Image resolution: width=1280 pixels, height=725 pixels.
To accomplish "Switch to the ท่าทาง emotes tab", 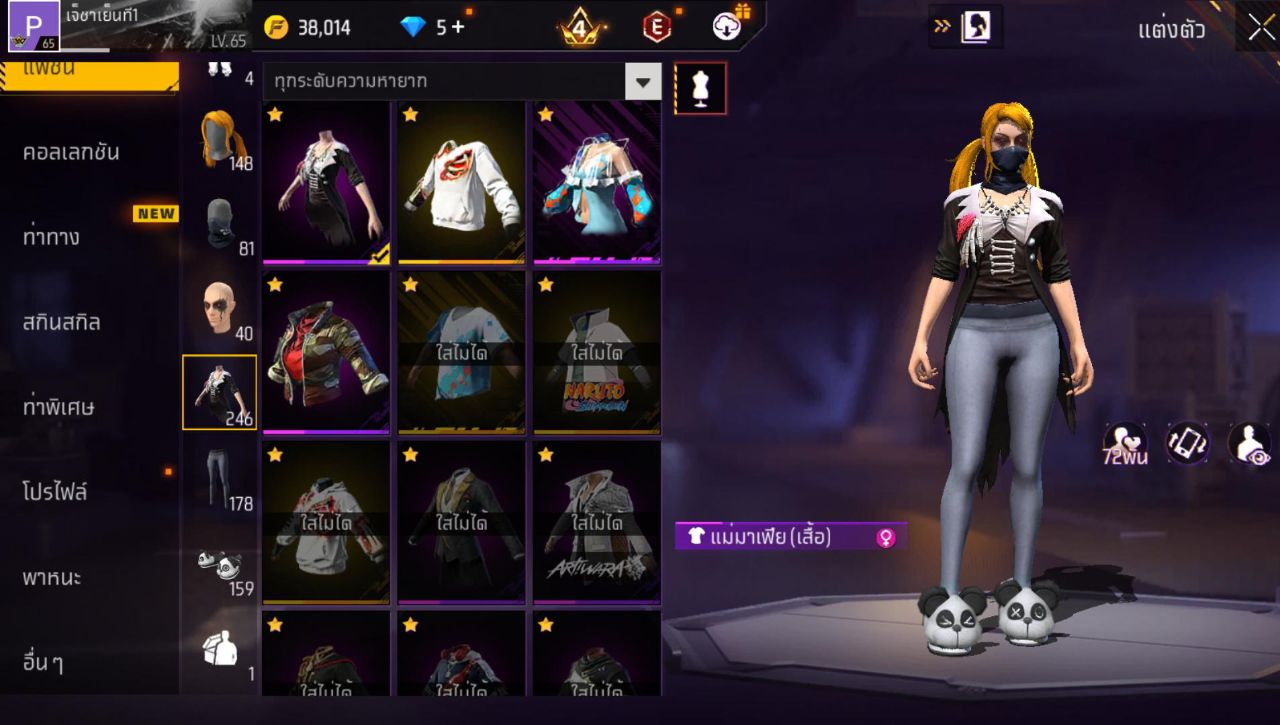I will coord(52,237).
